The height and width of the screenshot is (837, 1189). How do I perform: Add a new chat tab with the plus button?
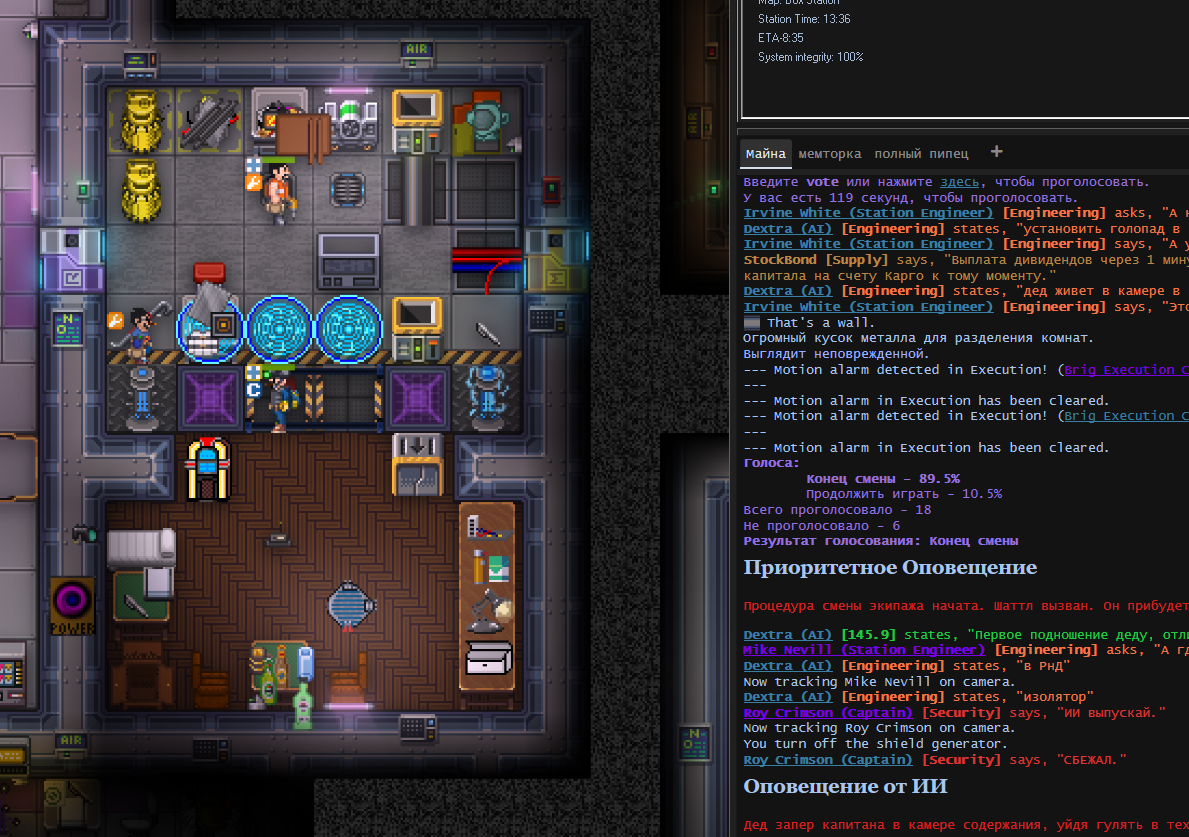996,152
